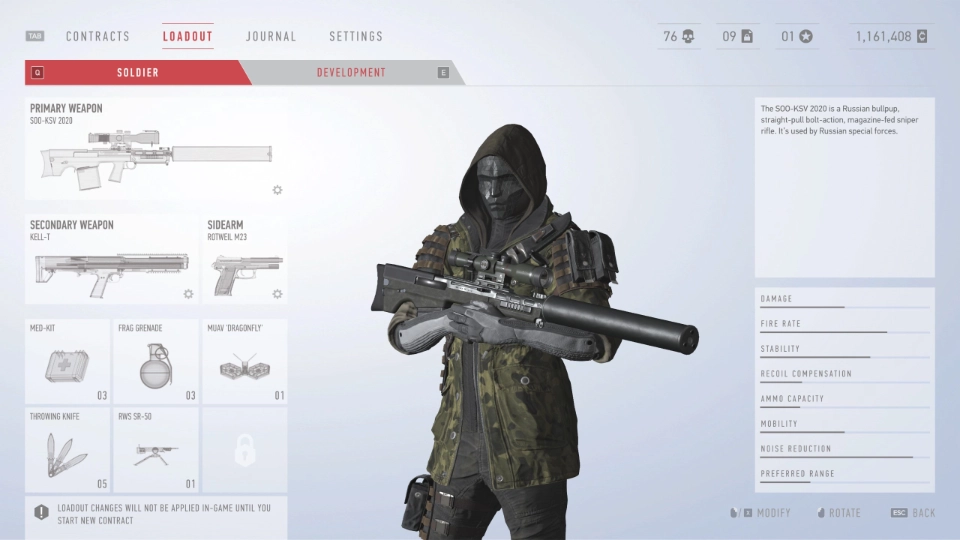
Task: Select the Rotweil M23 sidearm slot
Action: pos(244,260)
